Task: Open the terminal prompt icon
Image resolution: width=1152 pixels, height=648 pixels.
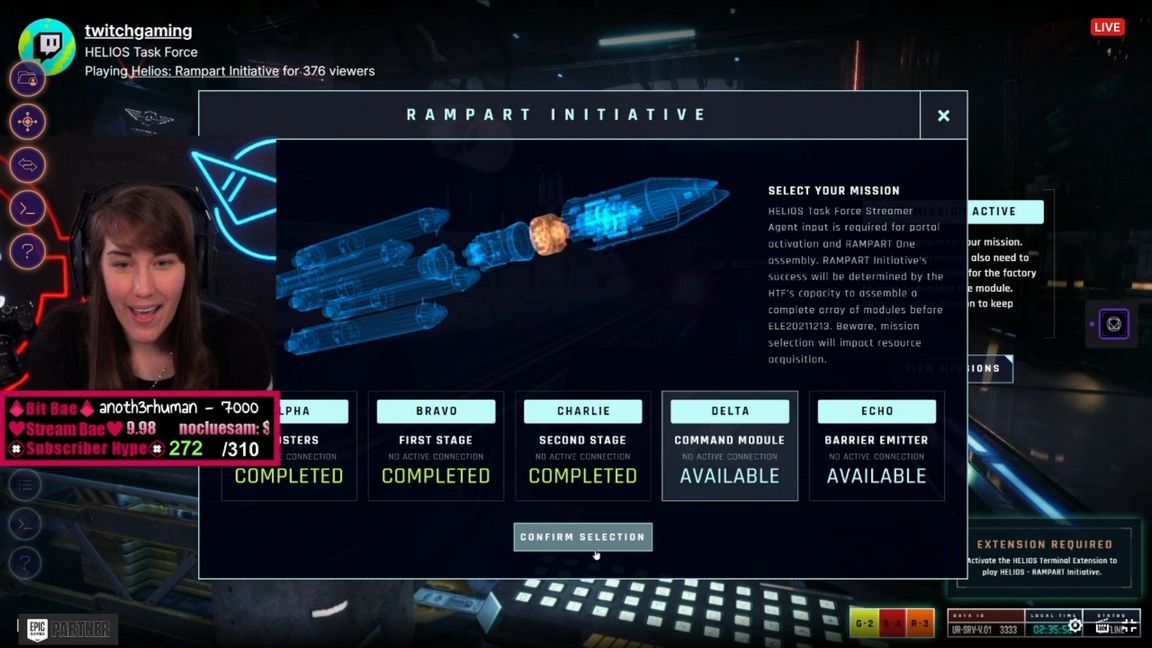Action: (27, 208)
